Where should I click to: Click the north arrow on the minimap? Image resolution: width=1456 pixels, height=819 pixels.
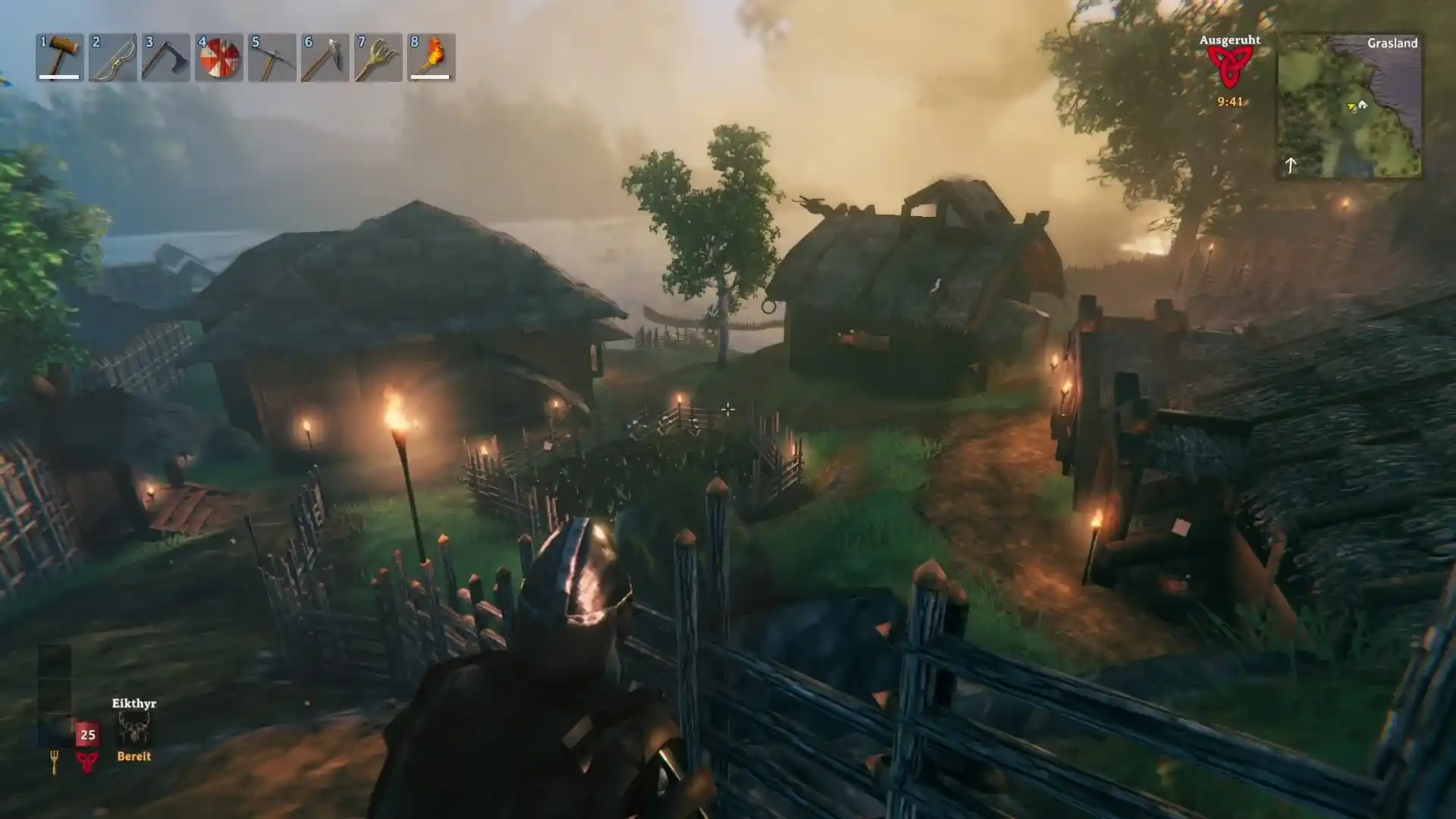(1293, 165)
